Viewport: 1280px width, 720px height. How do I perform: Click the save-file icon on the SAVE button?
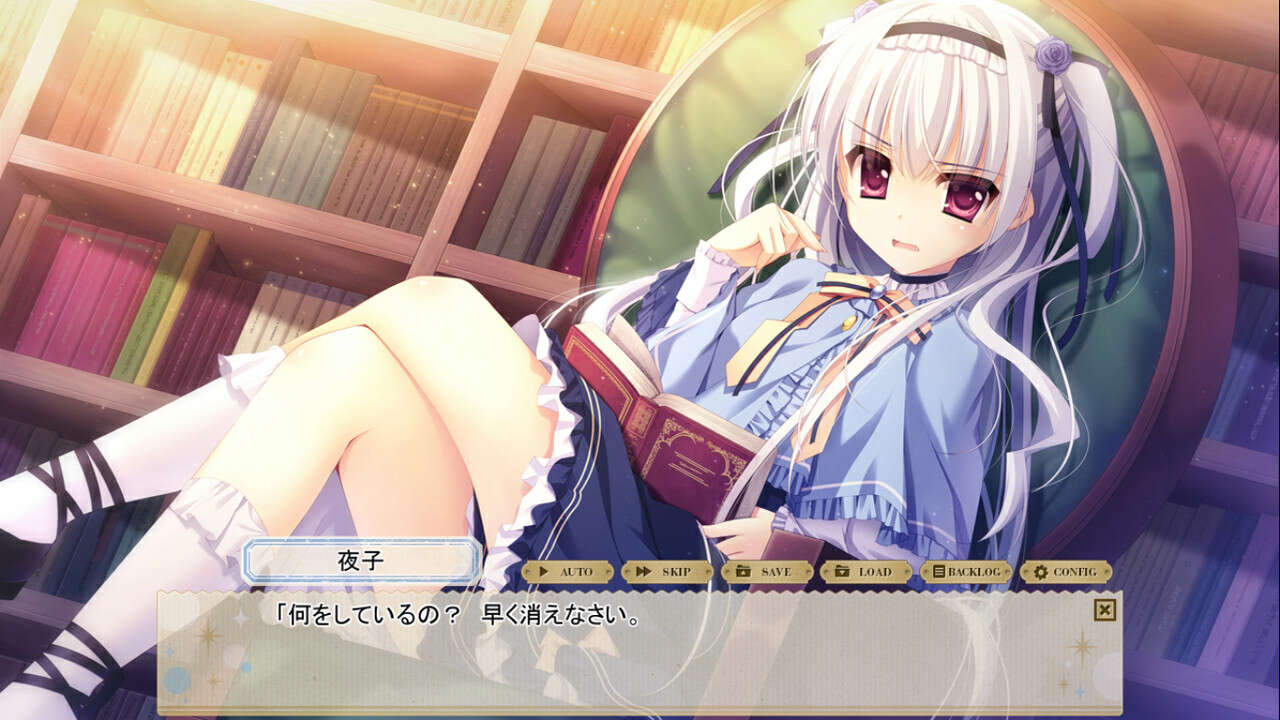point(743,571)
